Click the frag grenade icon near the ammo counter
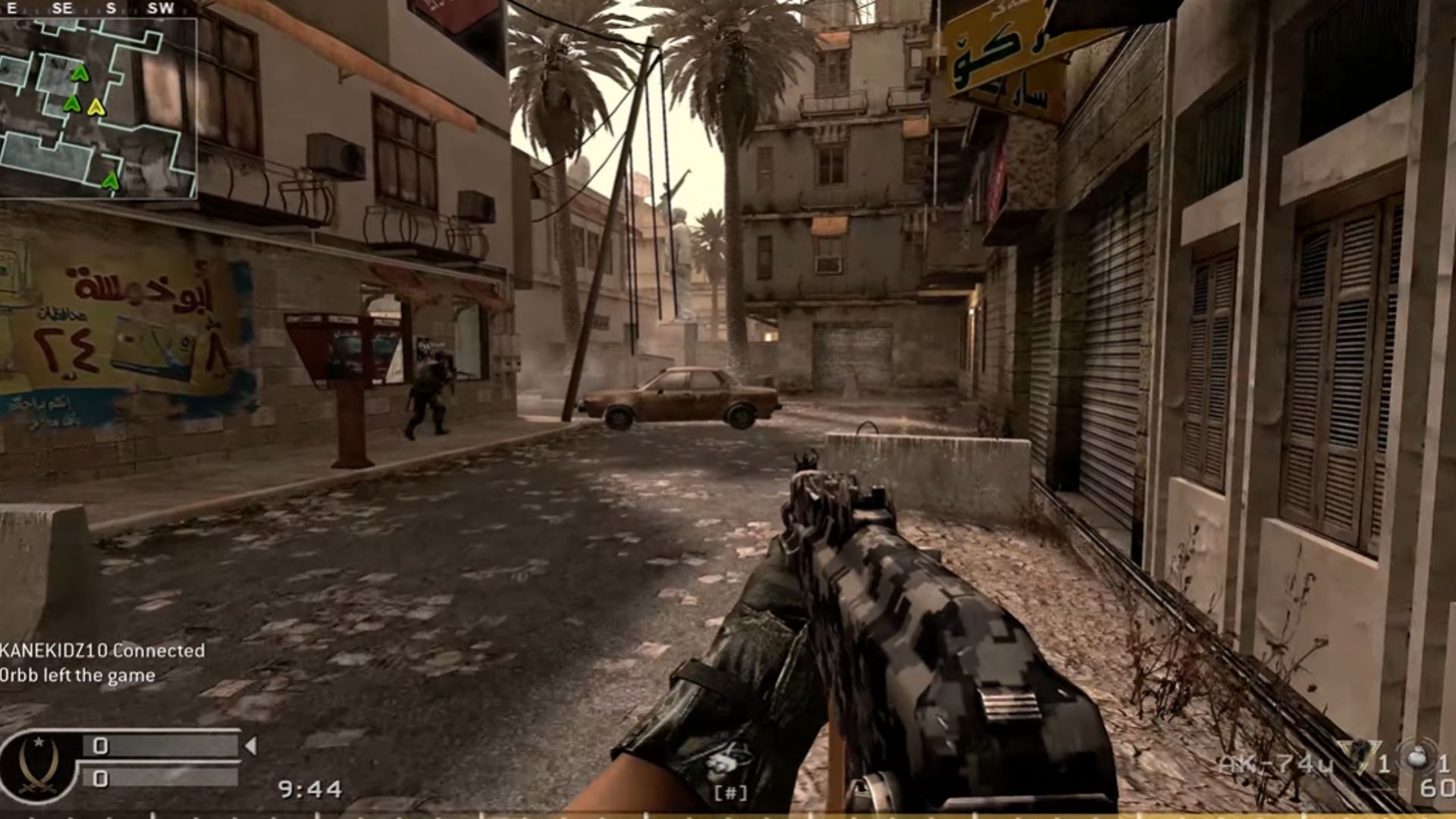 (1415, 758)
